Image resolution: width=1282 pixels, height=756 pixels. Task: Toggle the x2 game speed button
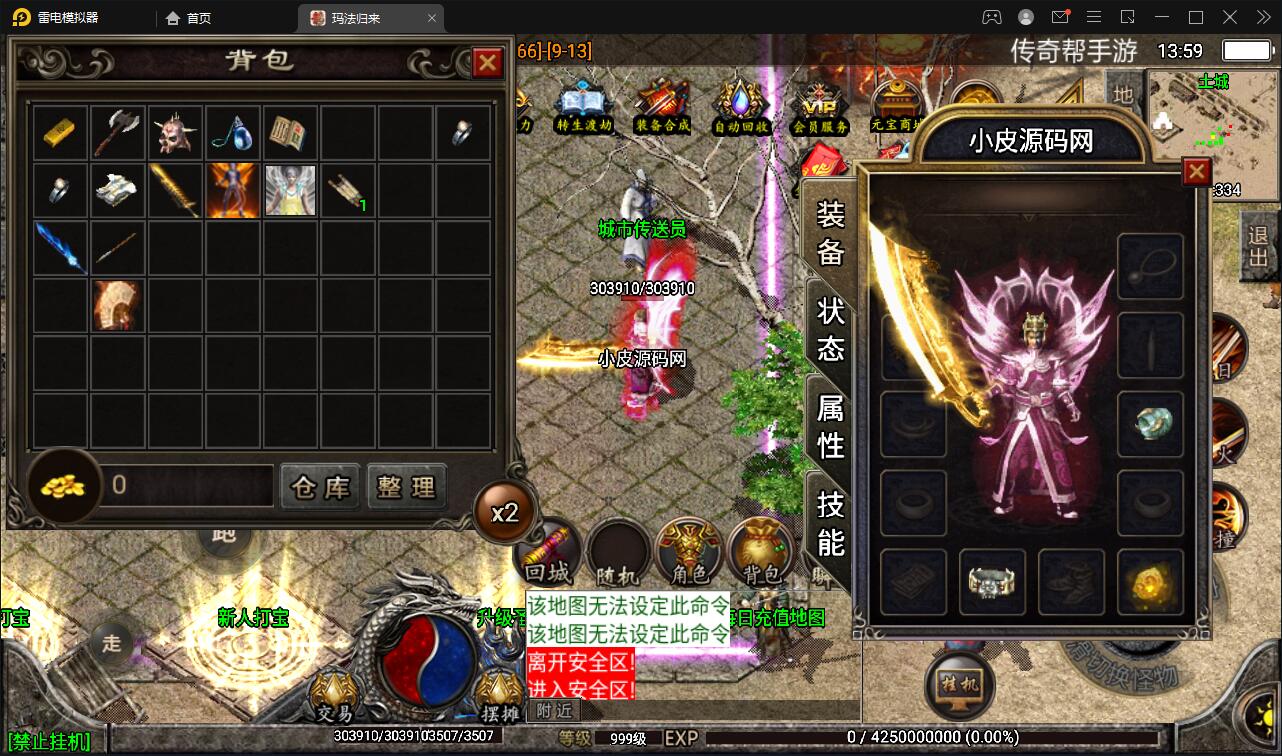tap(505, 510)
